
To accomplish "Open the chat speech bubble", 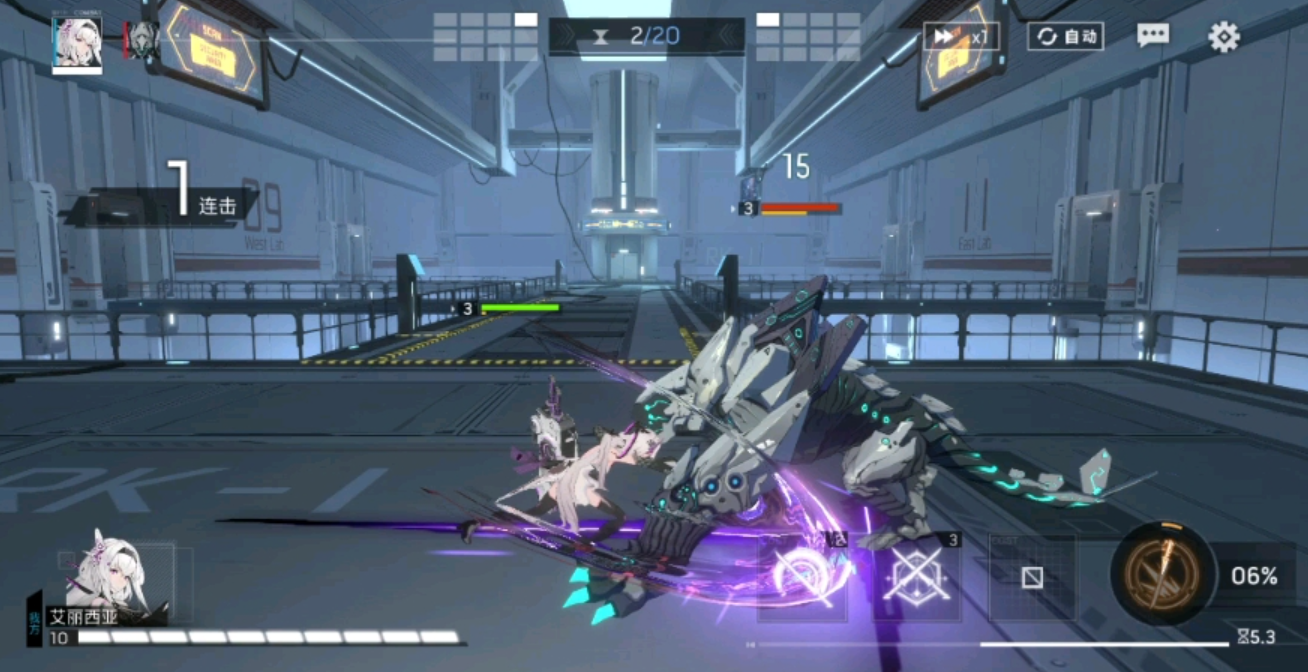I will pos(1153,36).
